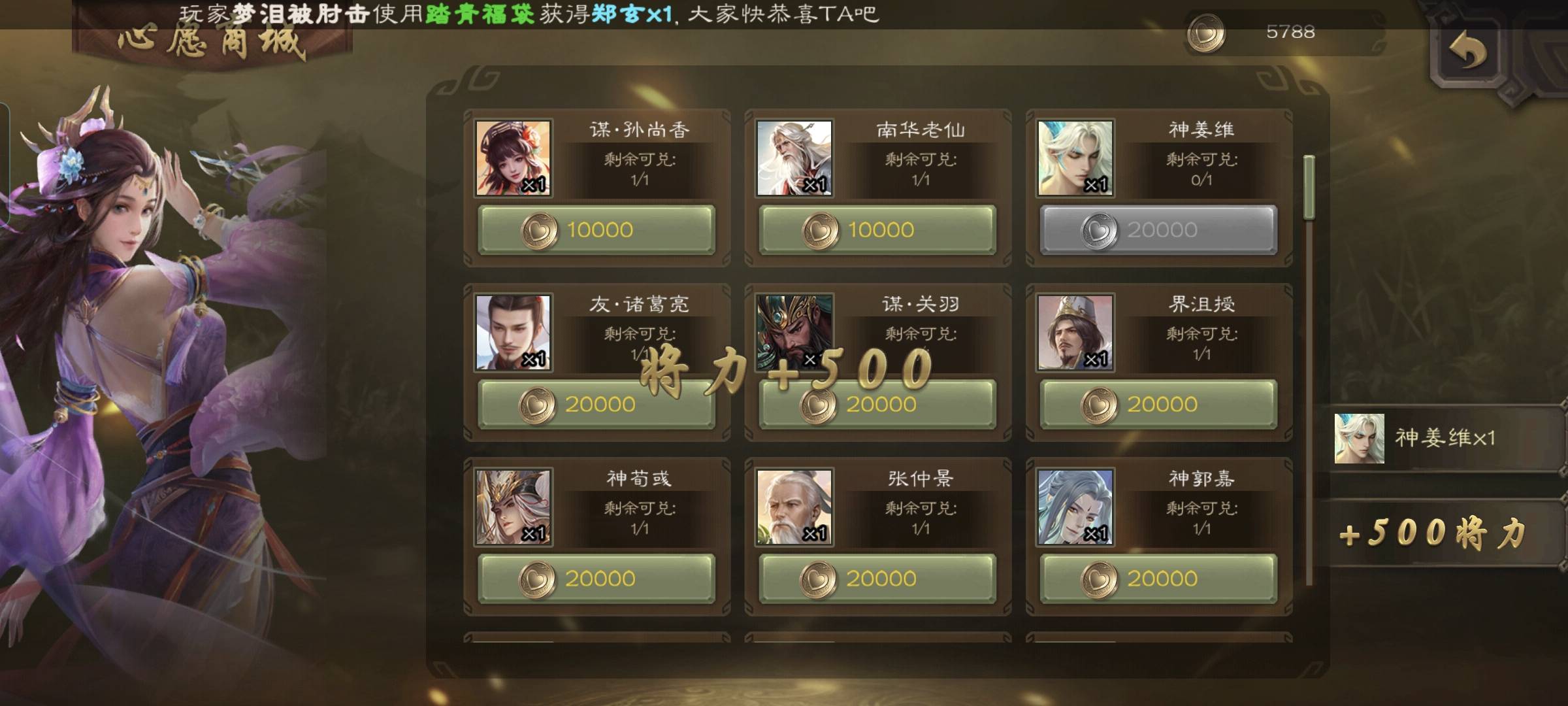Screen dimensions: 1568x706
Task: Select the 谋·孙尚香 portrait
Action: (513, 158)
